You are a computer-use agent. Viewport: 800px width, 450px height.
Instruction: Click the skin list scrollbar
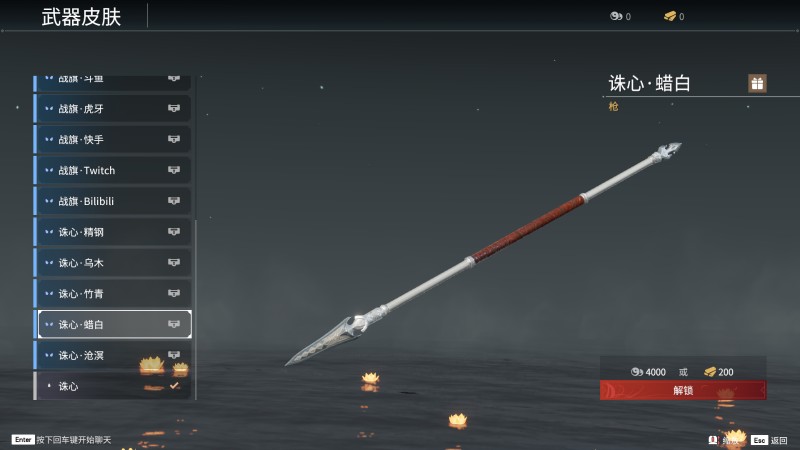(x=197, y=300)
